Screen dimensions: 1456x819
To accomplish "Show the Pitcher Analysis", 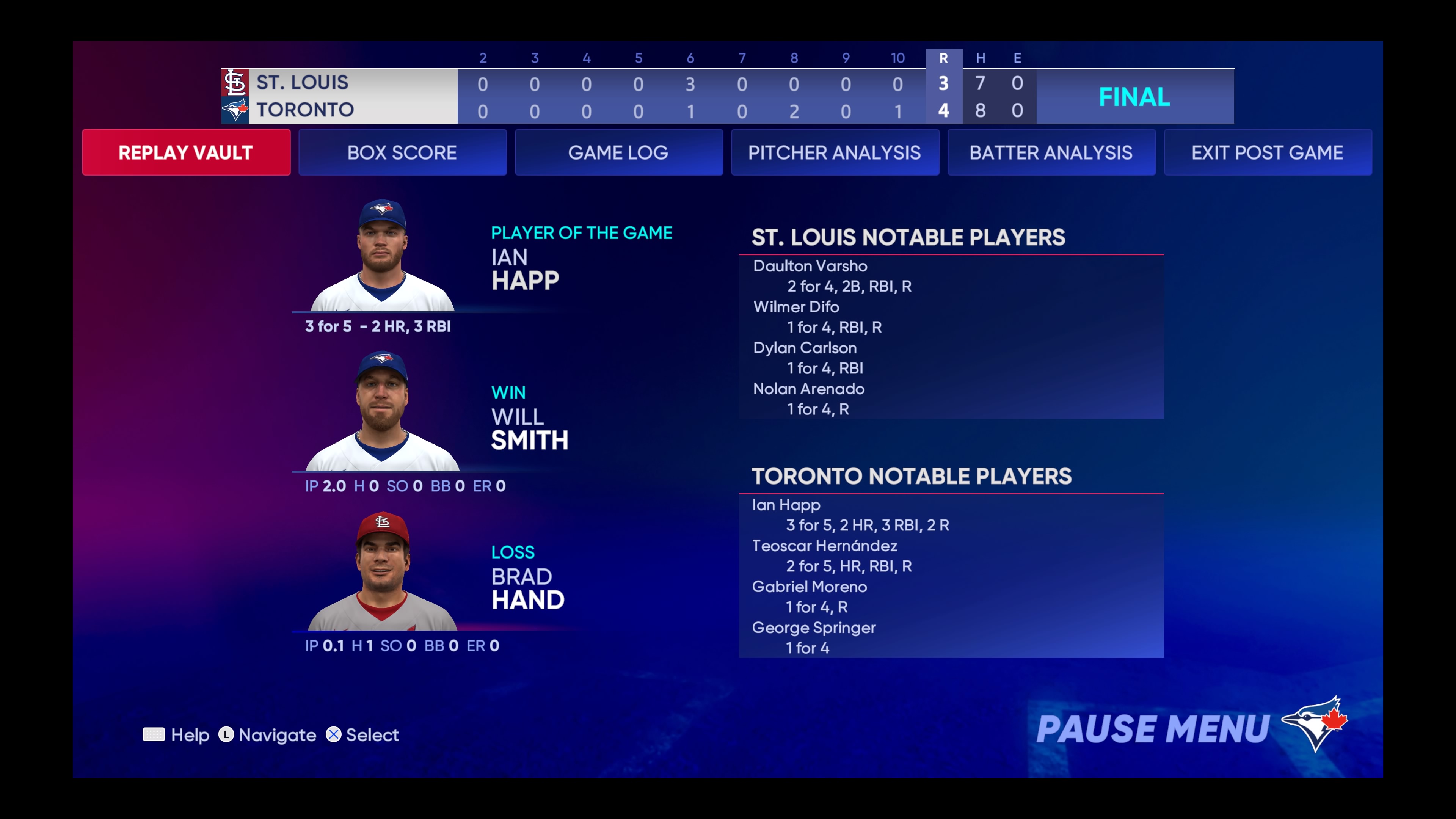I will pyautogui.click(x=835, y=152).
